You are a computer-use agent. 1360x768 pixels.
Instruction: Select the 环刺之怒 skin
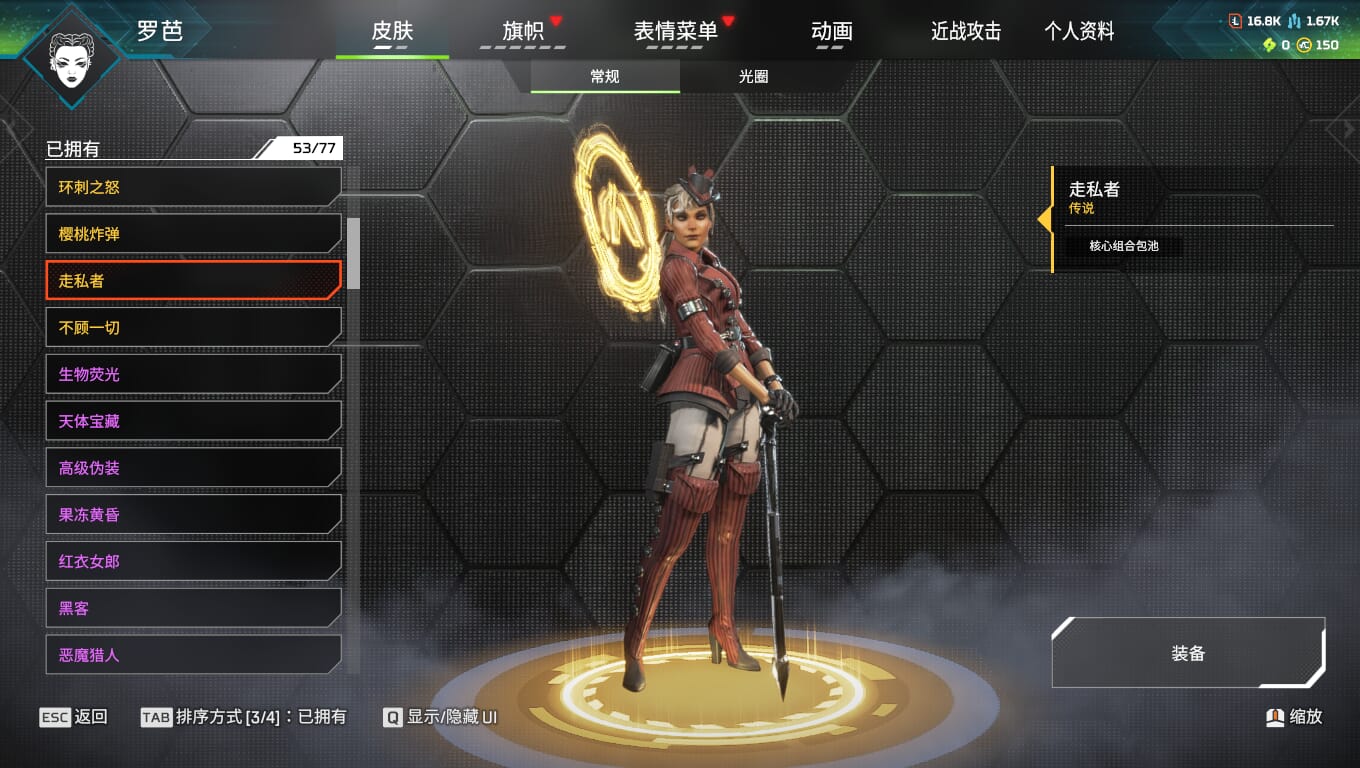(193, 187)
